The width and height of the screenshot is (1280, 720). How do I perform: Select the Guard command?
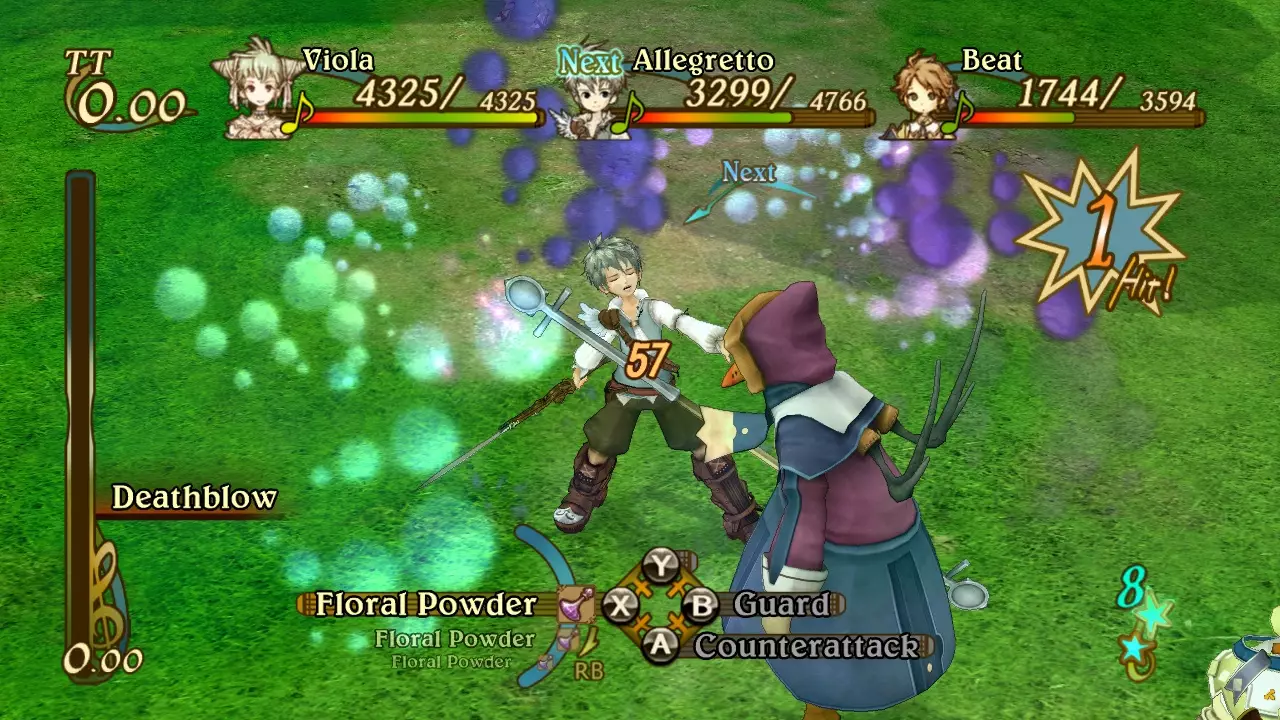pos(781,604)
